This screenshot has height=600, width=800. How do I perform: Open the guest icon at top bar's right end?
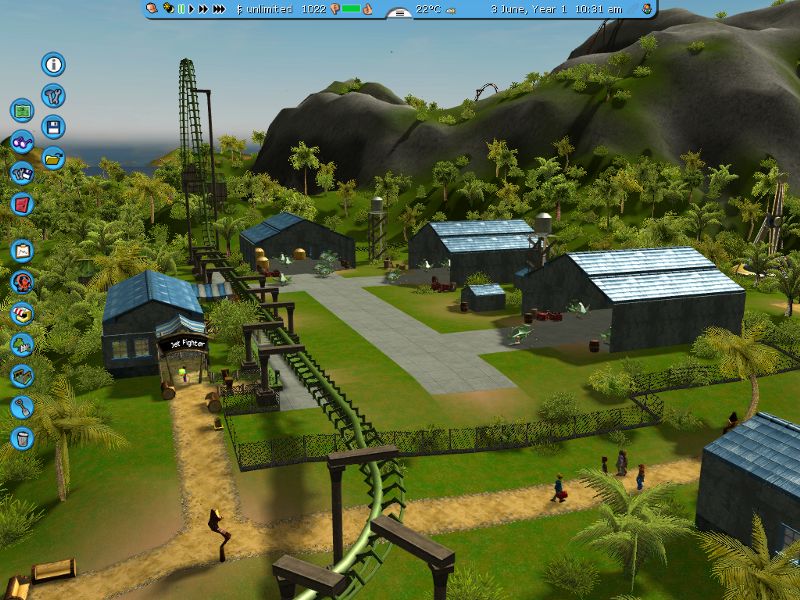(648, 9)
